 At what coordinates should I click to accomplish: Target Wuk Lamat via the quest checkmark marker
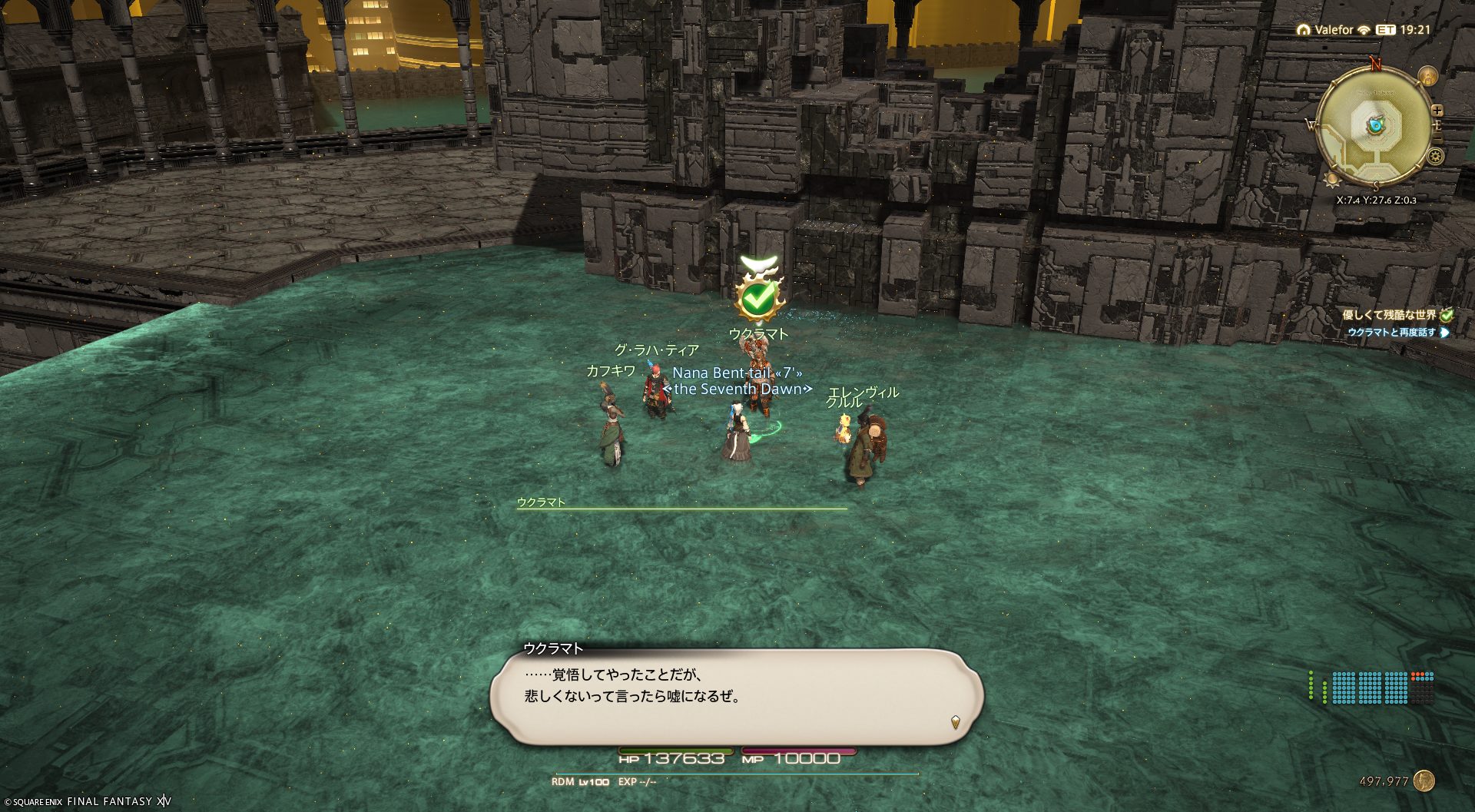(759, 298)
